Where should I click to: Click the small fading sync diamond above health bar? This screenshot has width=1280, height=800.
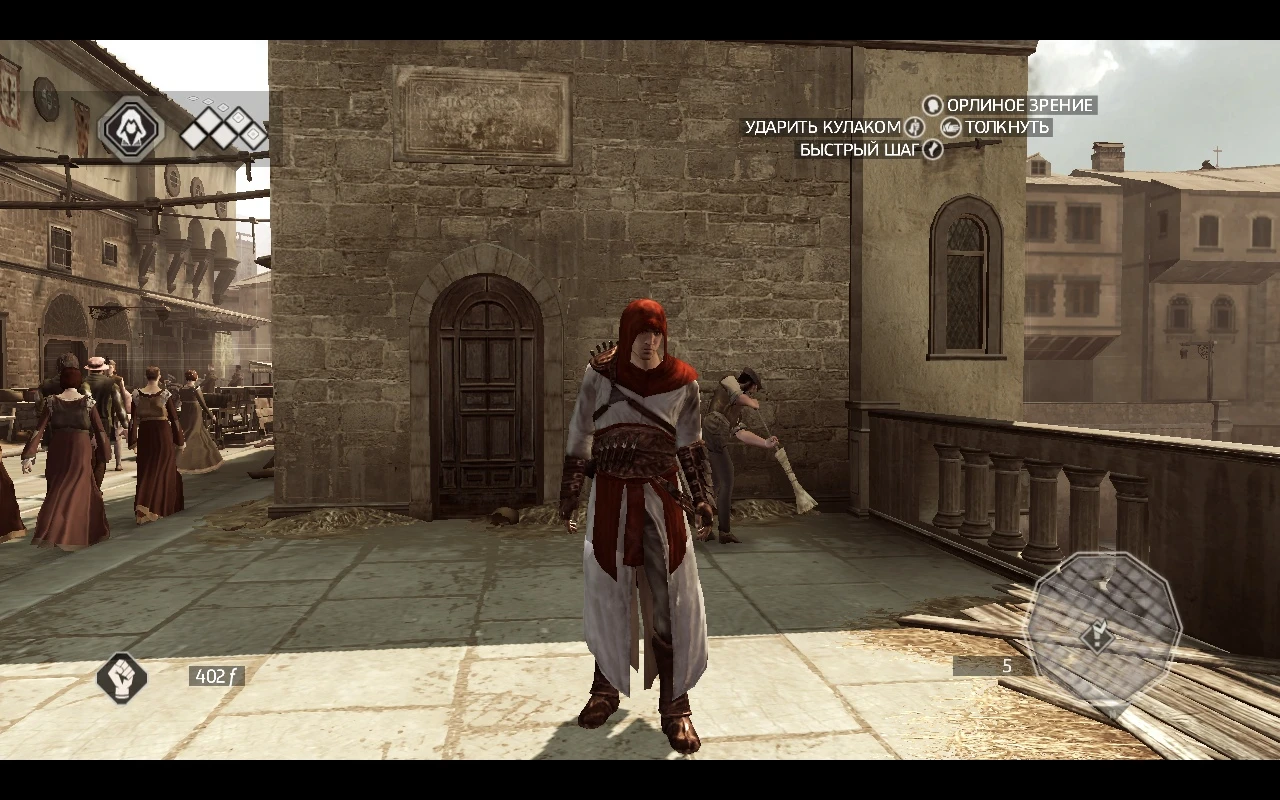209,101
